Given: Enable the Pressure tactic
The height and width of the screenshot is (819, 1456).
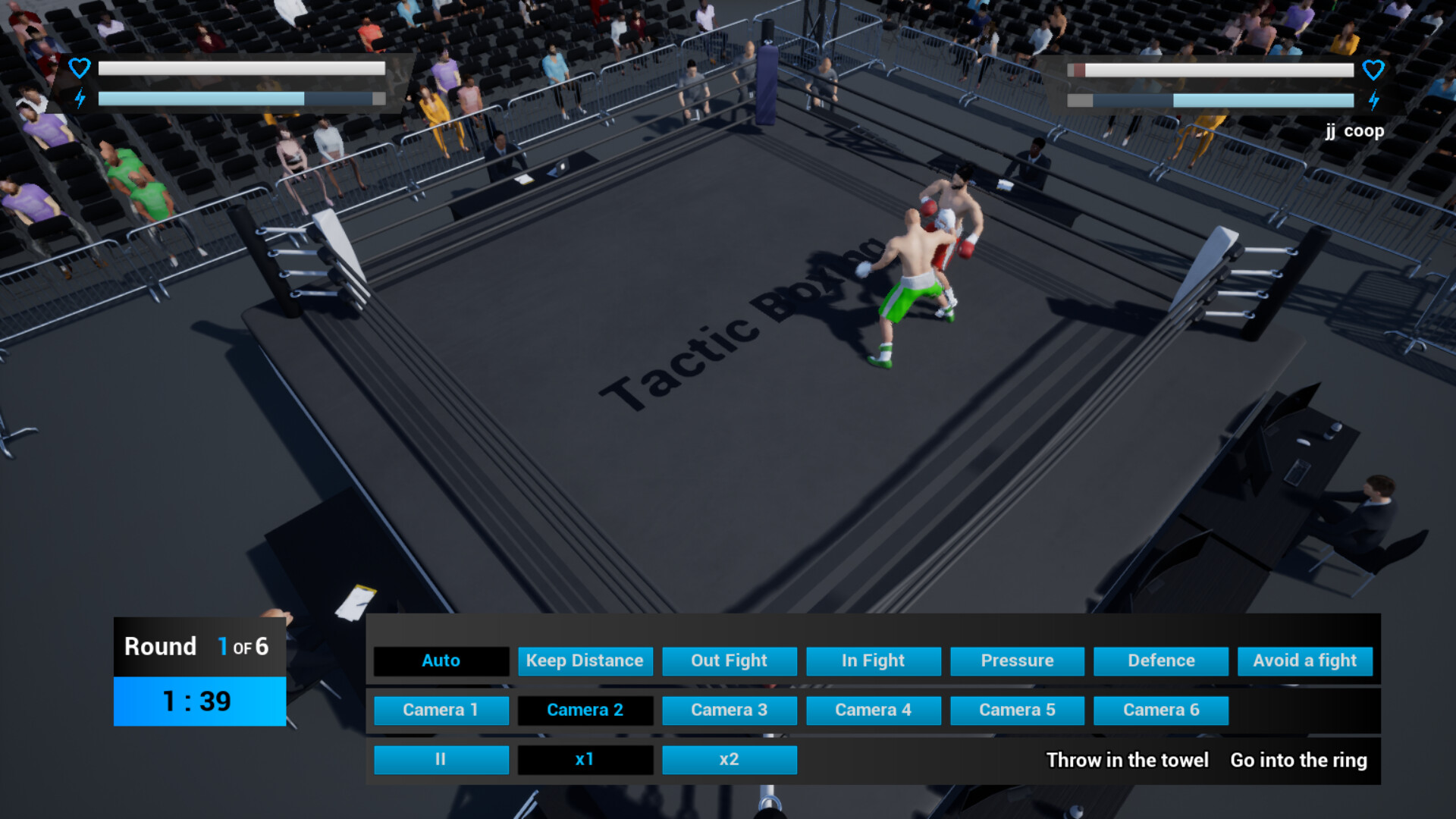Looking at the screenshot, I should pos(1017,661).
